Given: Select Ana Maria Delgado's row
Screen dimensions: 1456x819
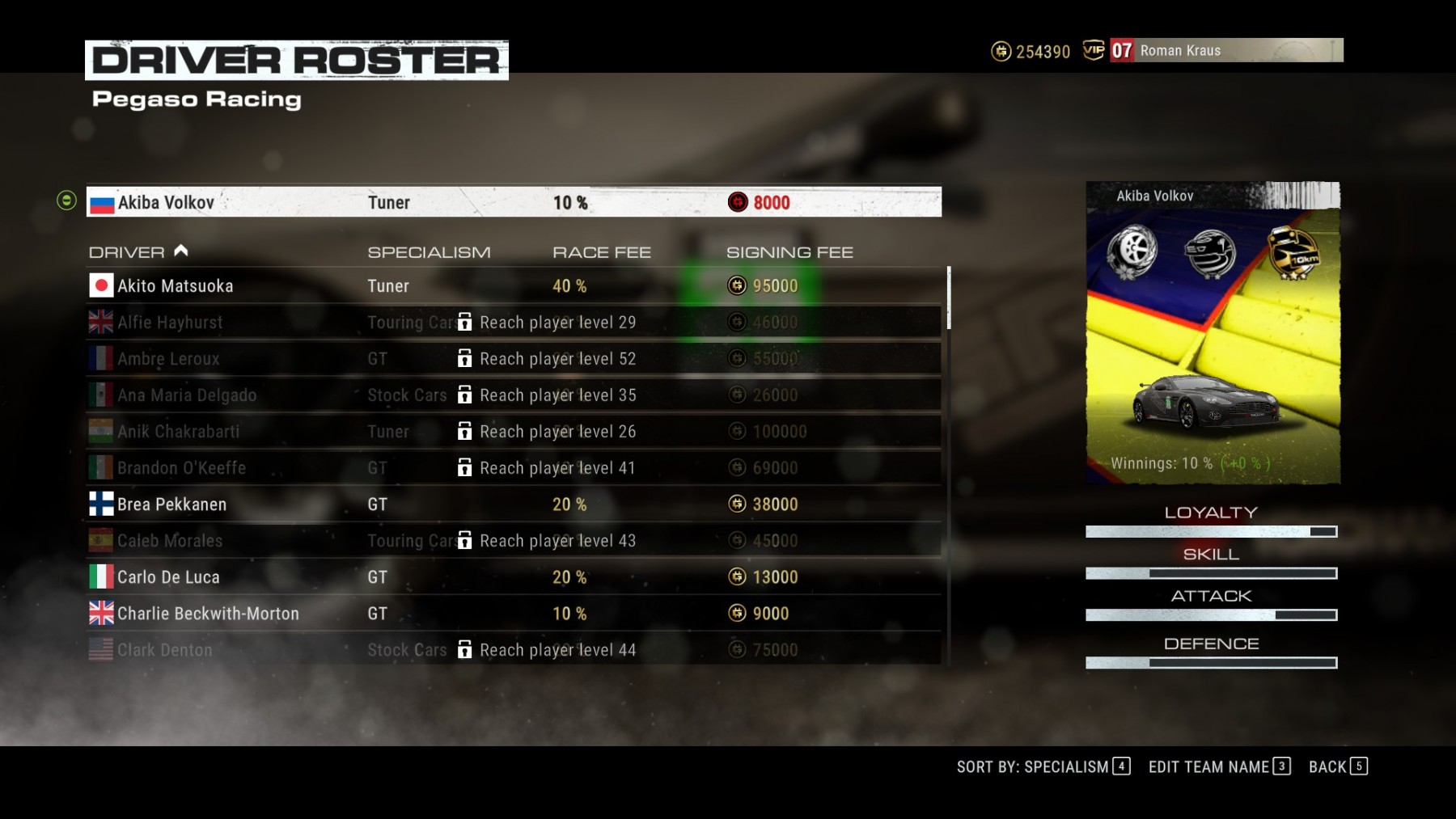Looking at the screenshot, I should click(513, 395).
